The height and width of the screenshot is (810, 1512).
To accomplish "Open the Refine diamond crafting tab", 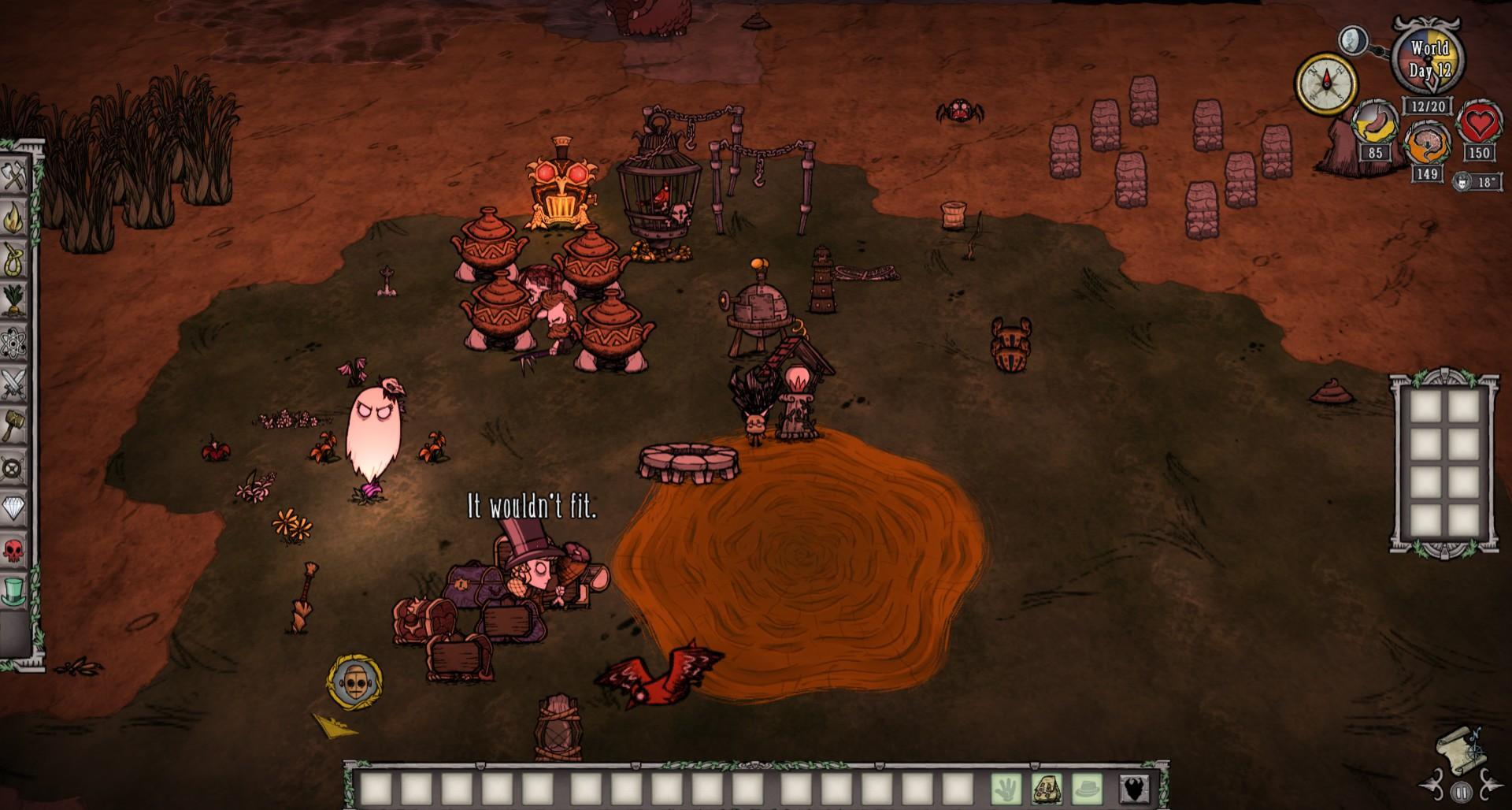I will pyautogui.click(x=14, y=509).
